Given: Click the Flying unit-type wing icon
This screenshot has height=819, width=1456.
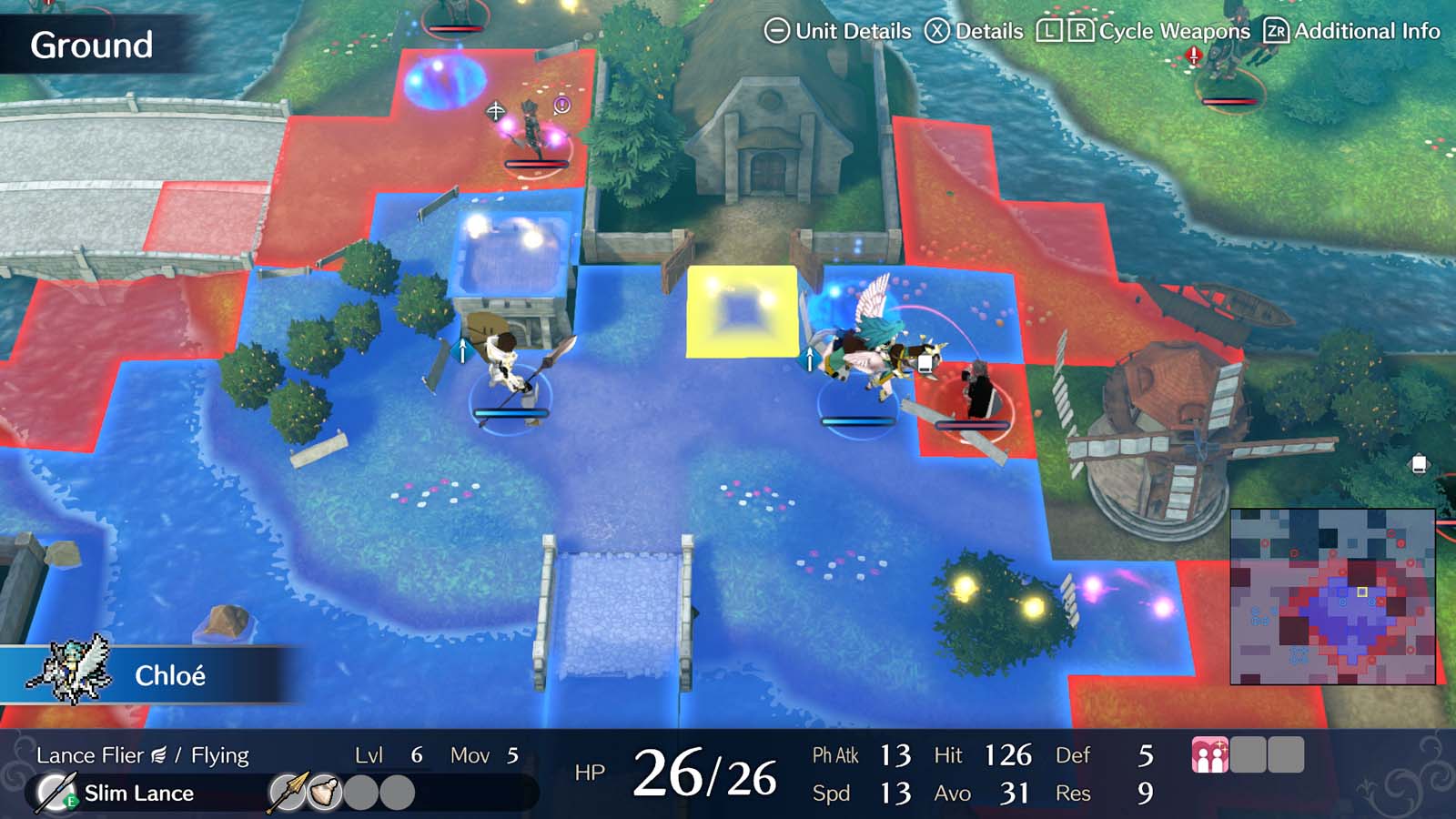Looking at the screenshot, I should coord(160,753).
